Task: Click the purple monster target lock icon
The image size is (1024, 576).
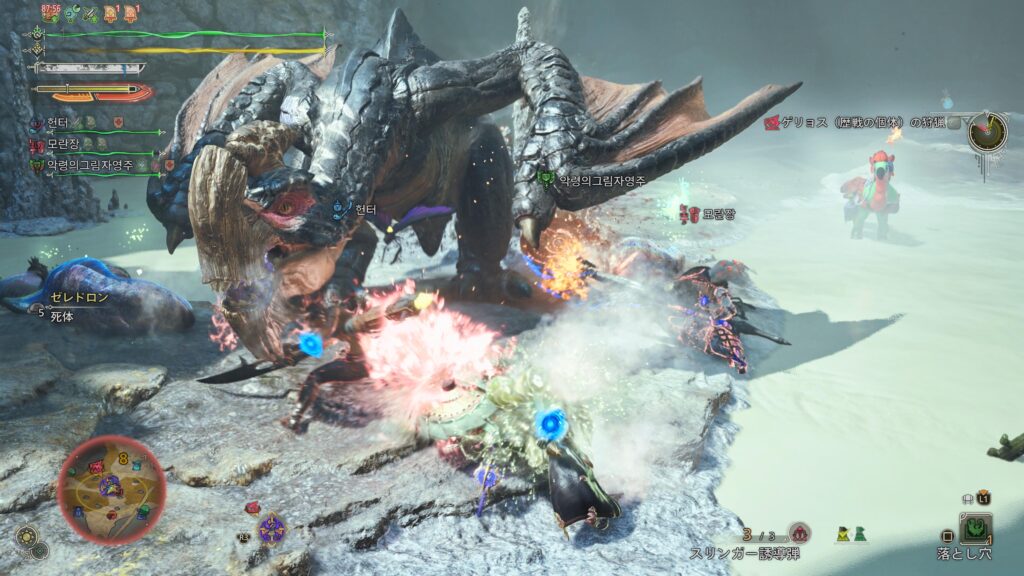Action: point(271,528)
